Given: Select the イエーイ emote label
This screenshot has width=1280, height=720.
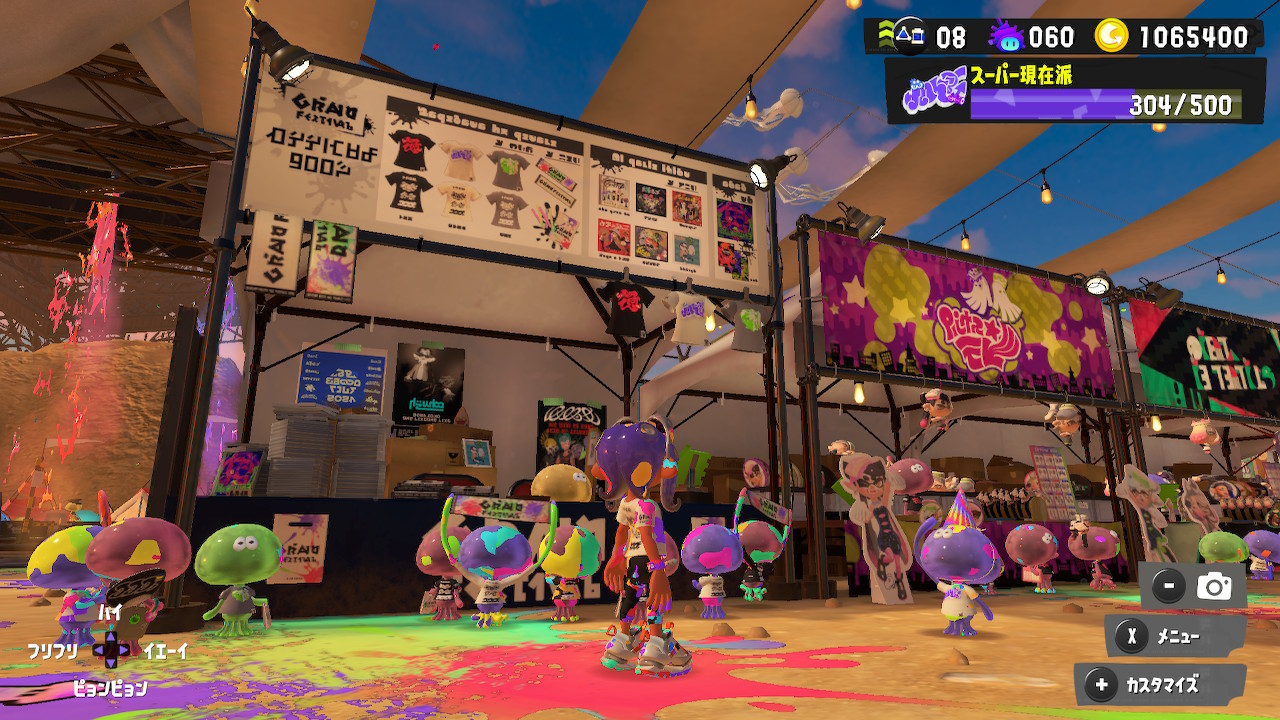Looking at the screenshot, I should [x=165, y=650].
